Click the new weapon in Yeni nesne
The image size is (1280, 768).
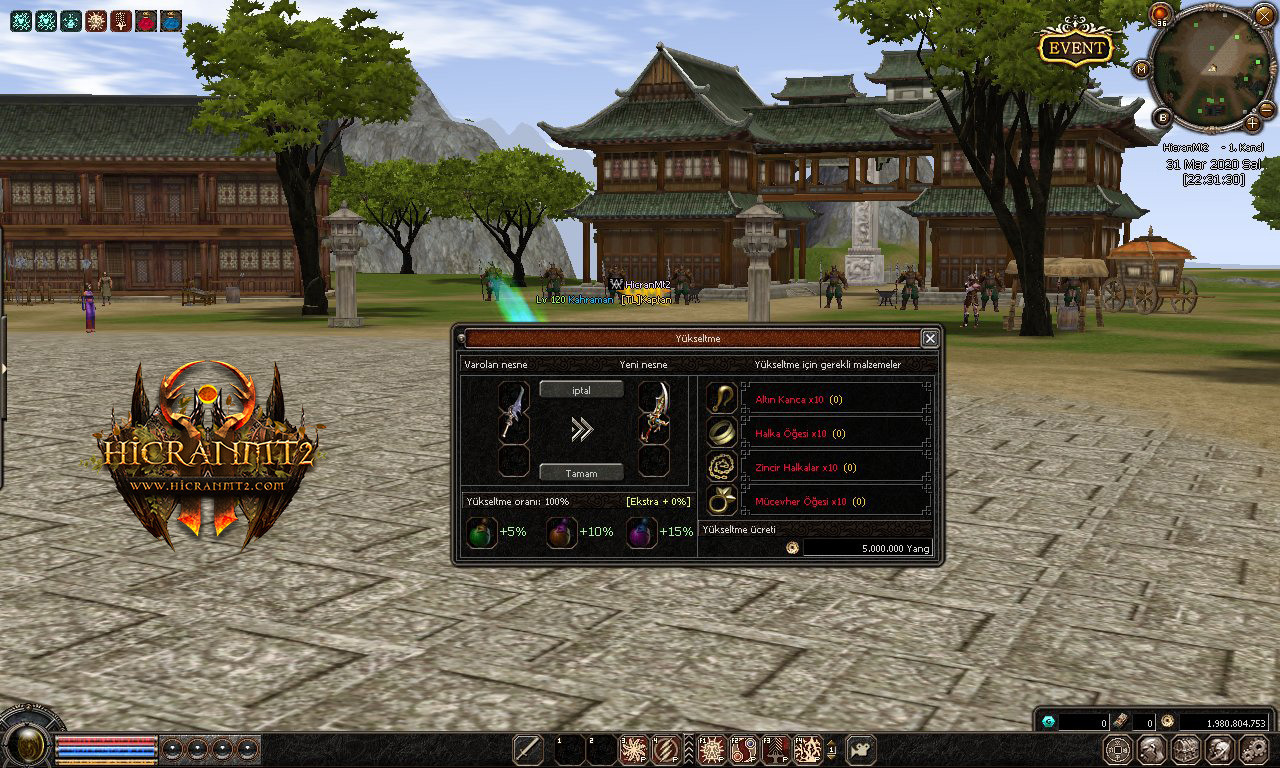pos(654,410)
